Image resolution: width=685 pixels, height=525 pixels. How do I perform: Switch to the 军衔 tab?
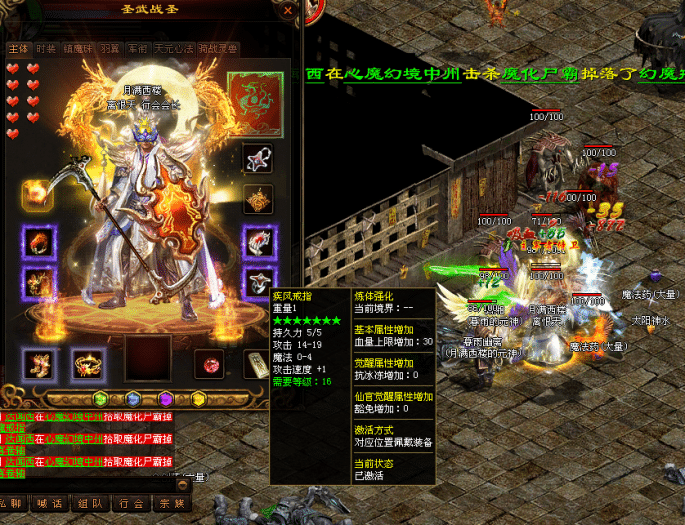point(137,48)
